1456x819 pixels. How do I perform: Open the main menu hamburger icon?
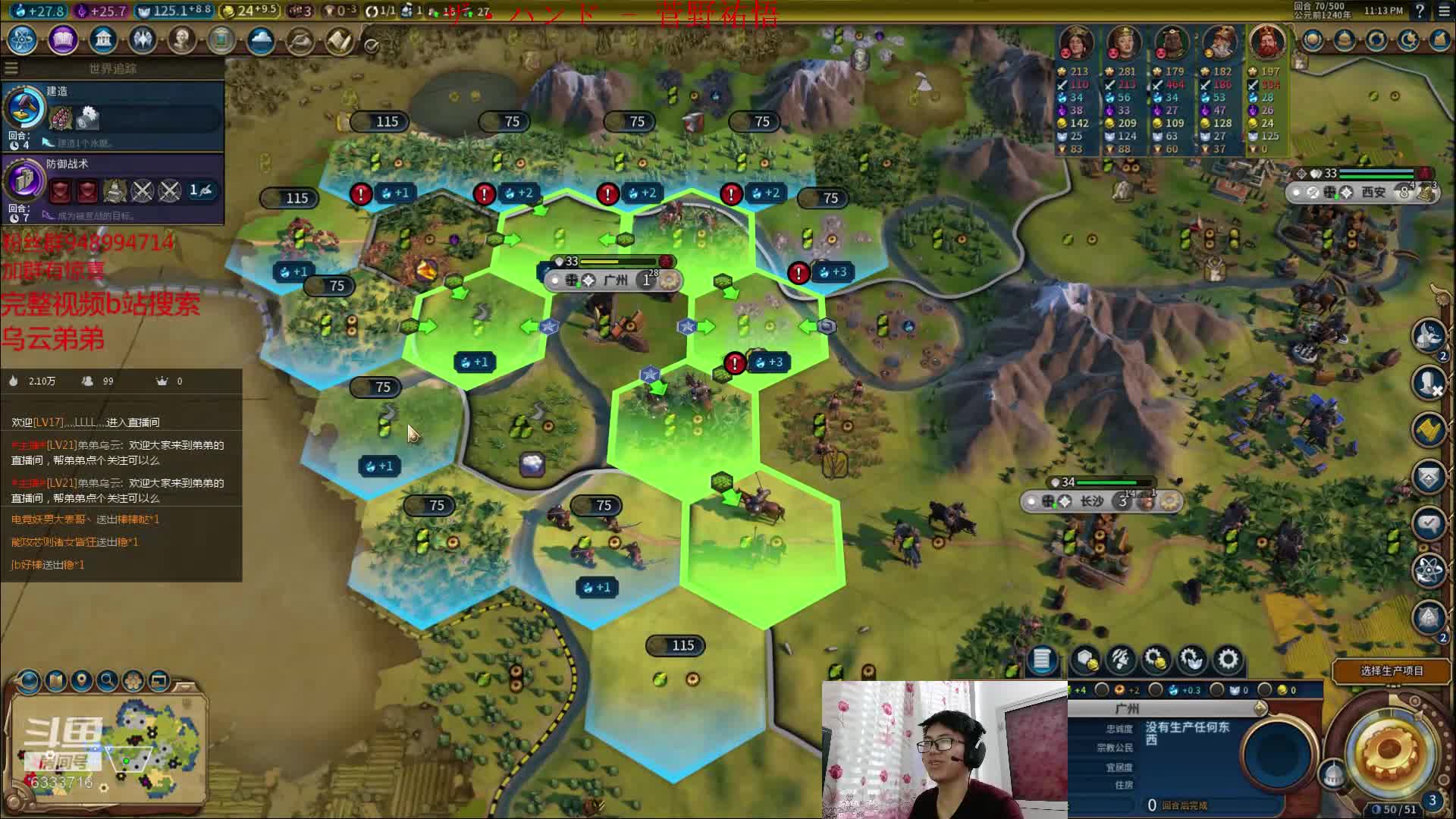(x=1443, y=11)
